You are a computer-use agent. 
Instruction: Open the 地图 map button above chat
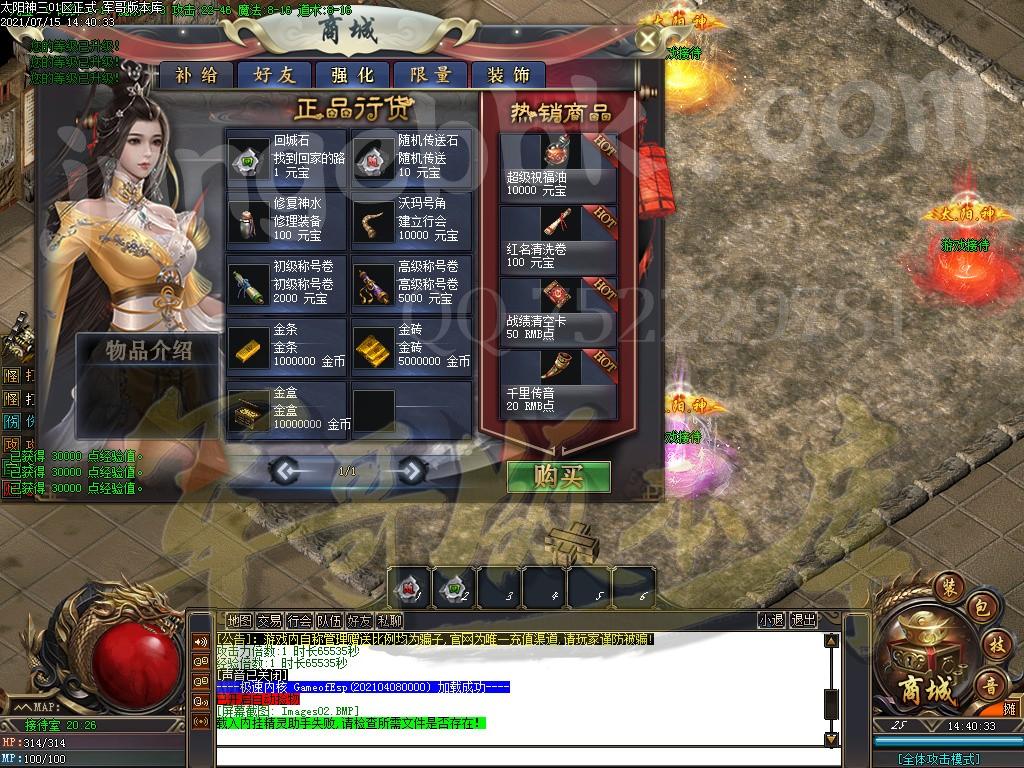pyautogui.click(x=239, y=621)
